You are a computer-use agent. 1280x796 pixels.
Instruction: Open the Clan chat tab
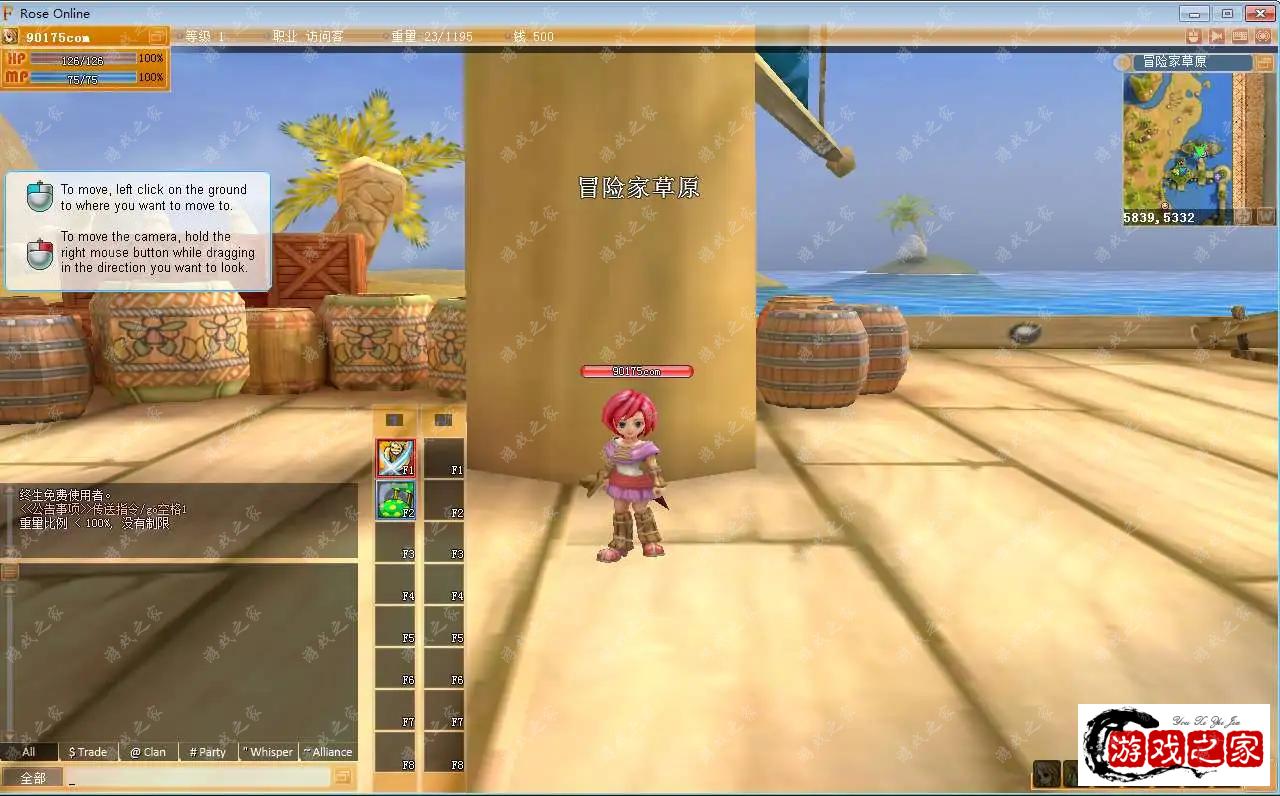coord(148,752)
